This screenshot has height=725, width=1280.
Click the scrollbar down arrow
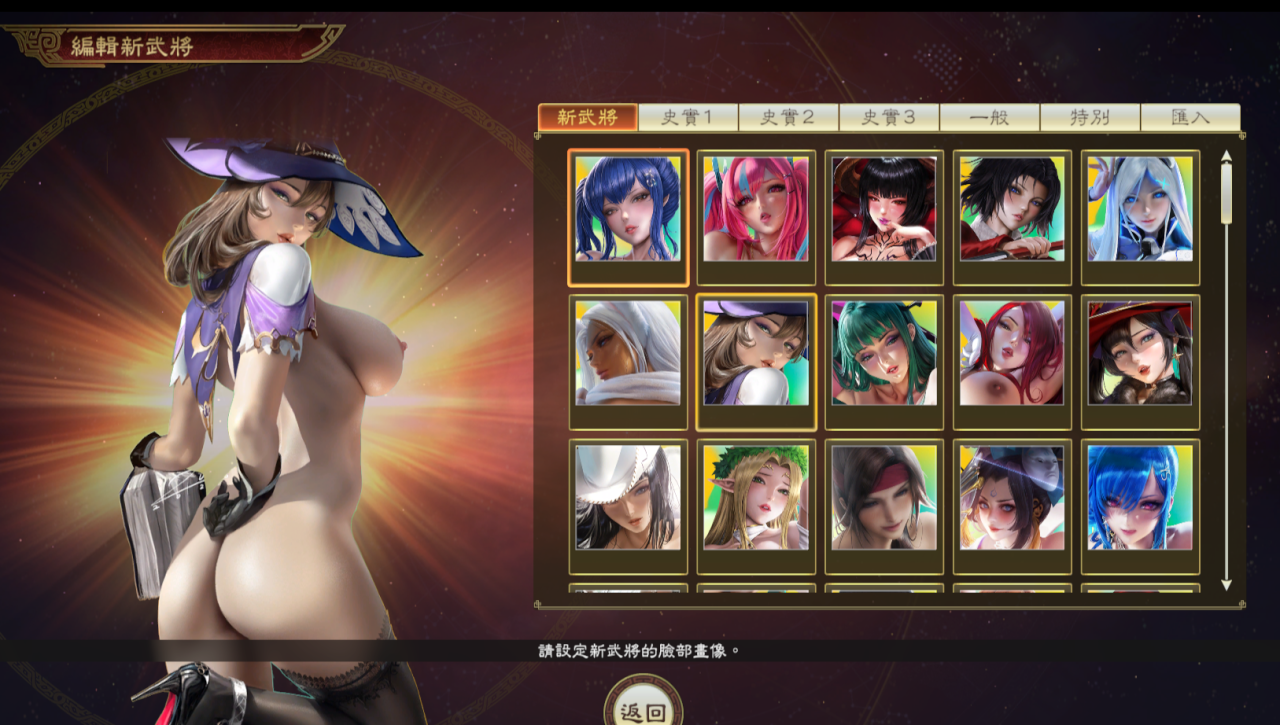pos(1226,584)
